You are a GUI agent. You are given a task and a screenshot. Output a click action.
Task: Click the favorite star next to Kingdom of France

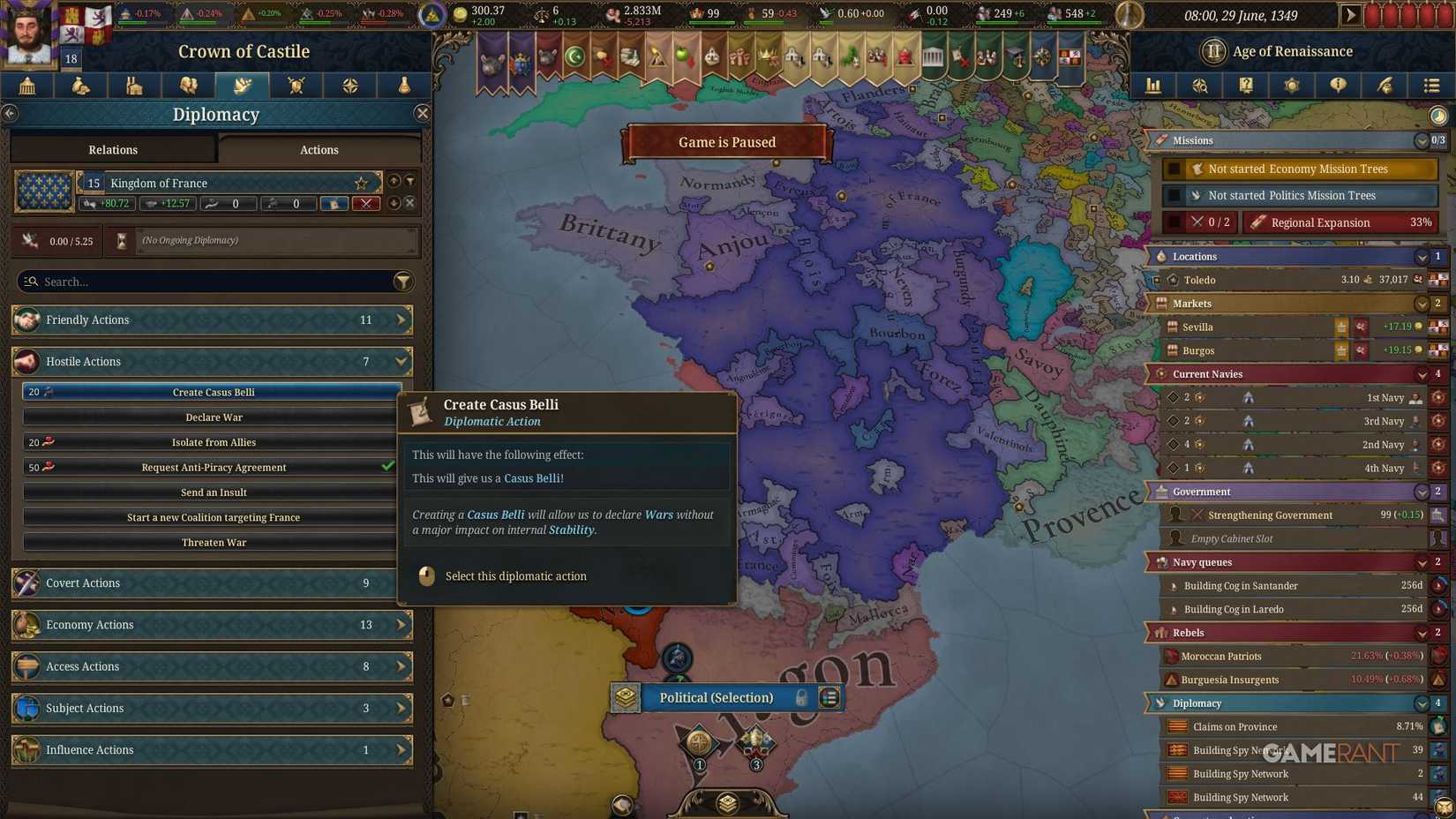point(360,183)
